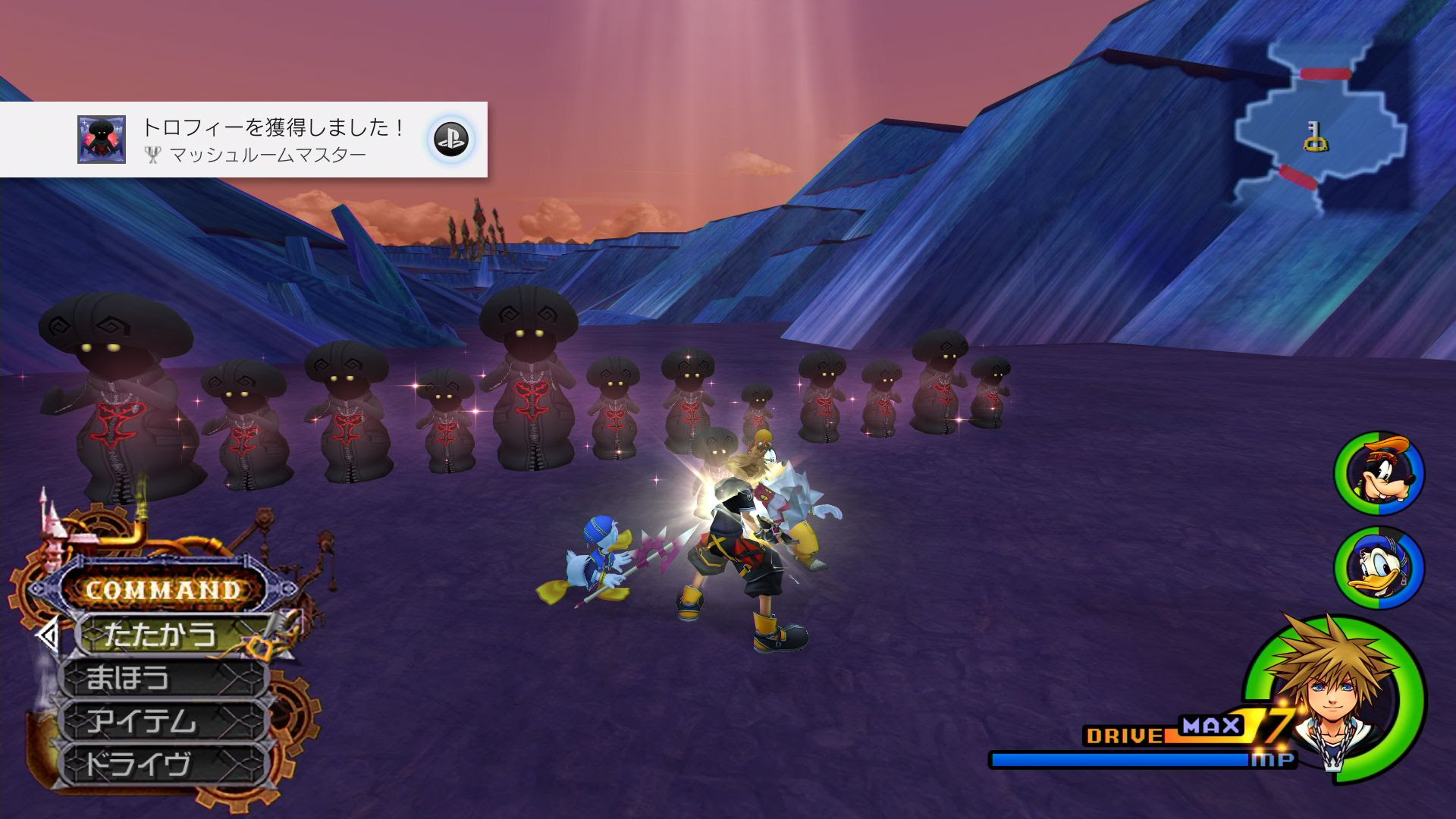Screen dimensions: 1456x819
Task: Click the trophy cup icon beside マッシュルームマスター
Action: (154, 155)
